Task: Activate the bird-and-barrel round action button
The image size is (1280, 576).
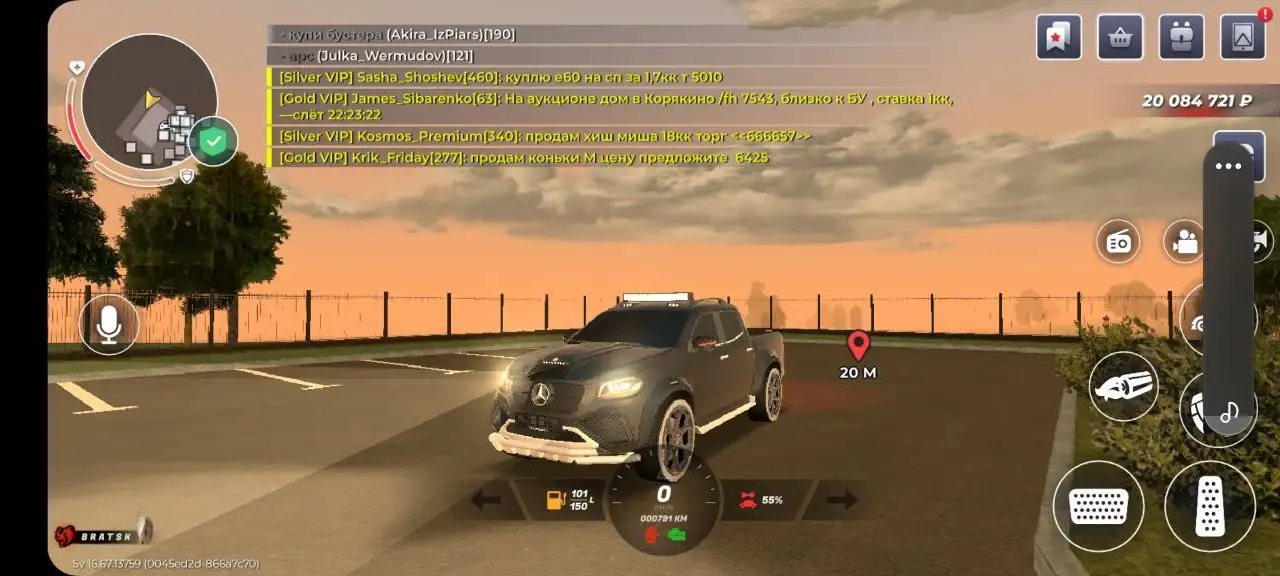Action: tap(1122, 386)
